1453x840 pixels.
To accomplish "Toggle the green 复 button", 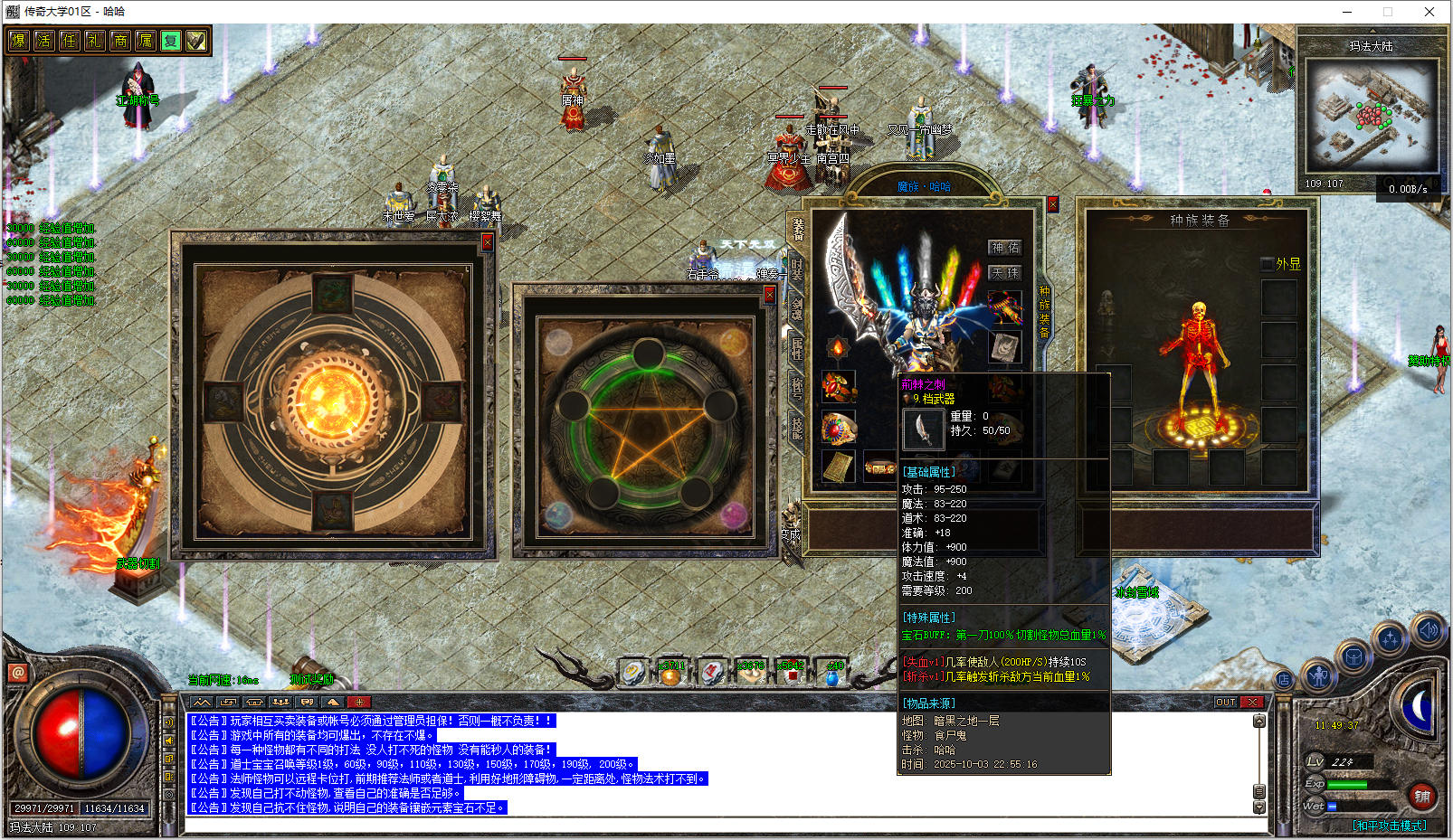I will pyautogui.click(x=170, y=41).
